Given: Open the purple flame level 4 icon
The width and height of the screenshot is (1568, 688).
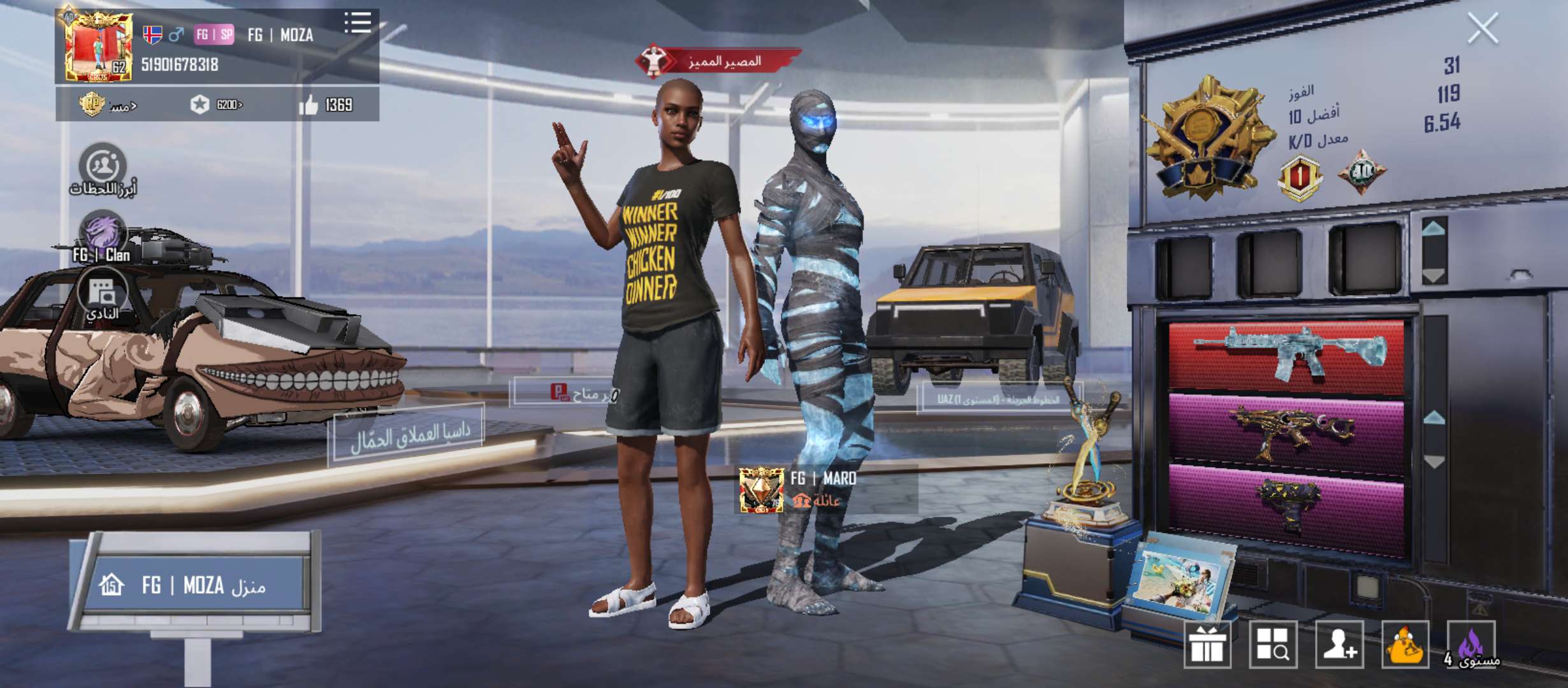Looking at the screenshot, I should 1470,645.
